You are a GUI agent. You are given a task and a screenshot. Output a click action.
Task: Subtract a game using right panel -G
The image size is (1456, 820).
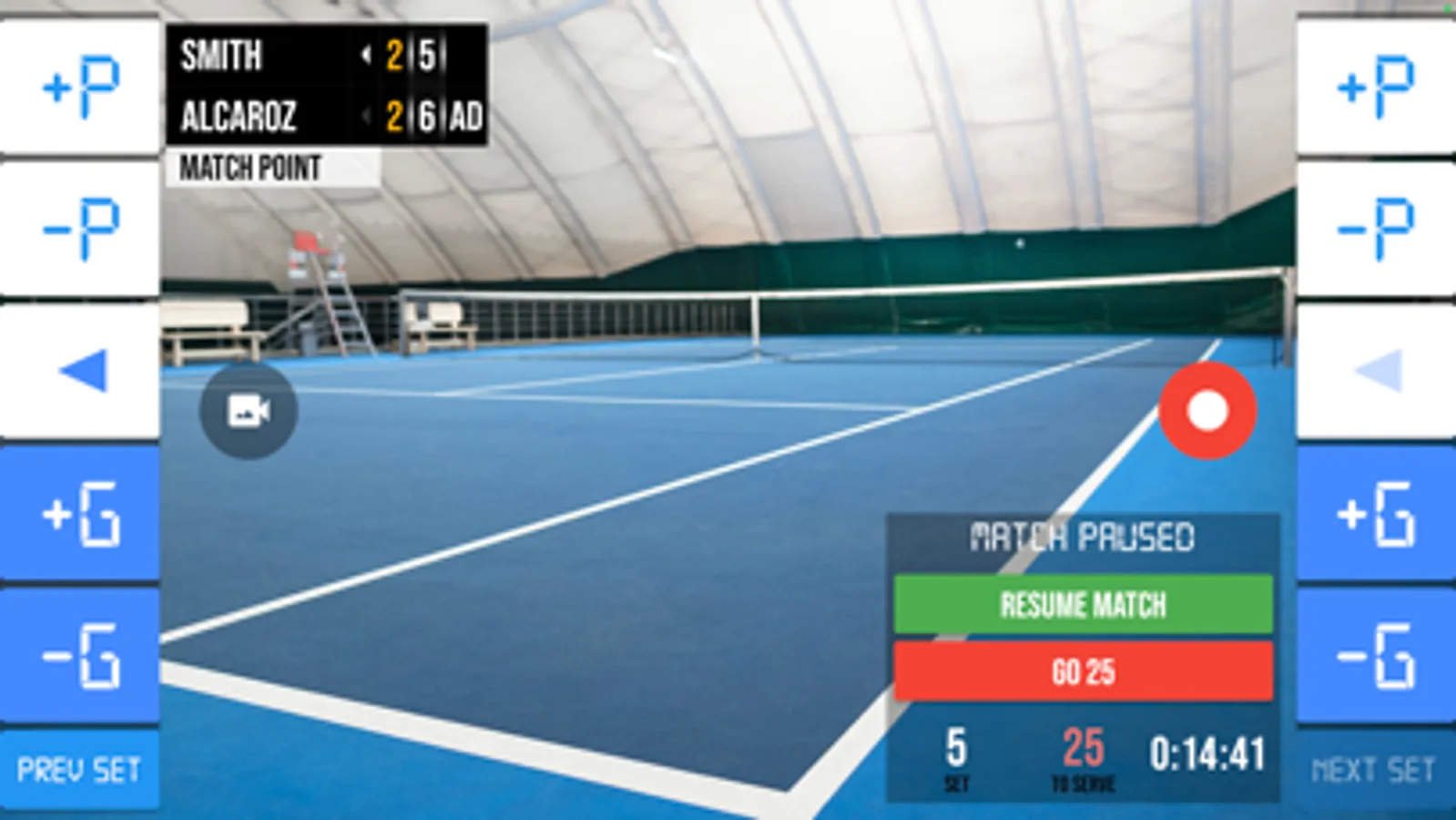coord(1375,655)
